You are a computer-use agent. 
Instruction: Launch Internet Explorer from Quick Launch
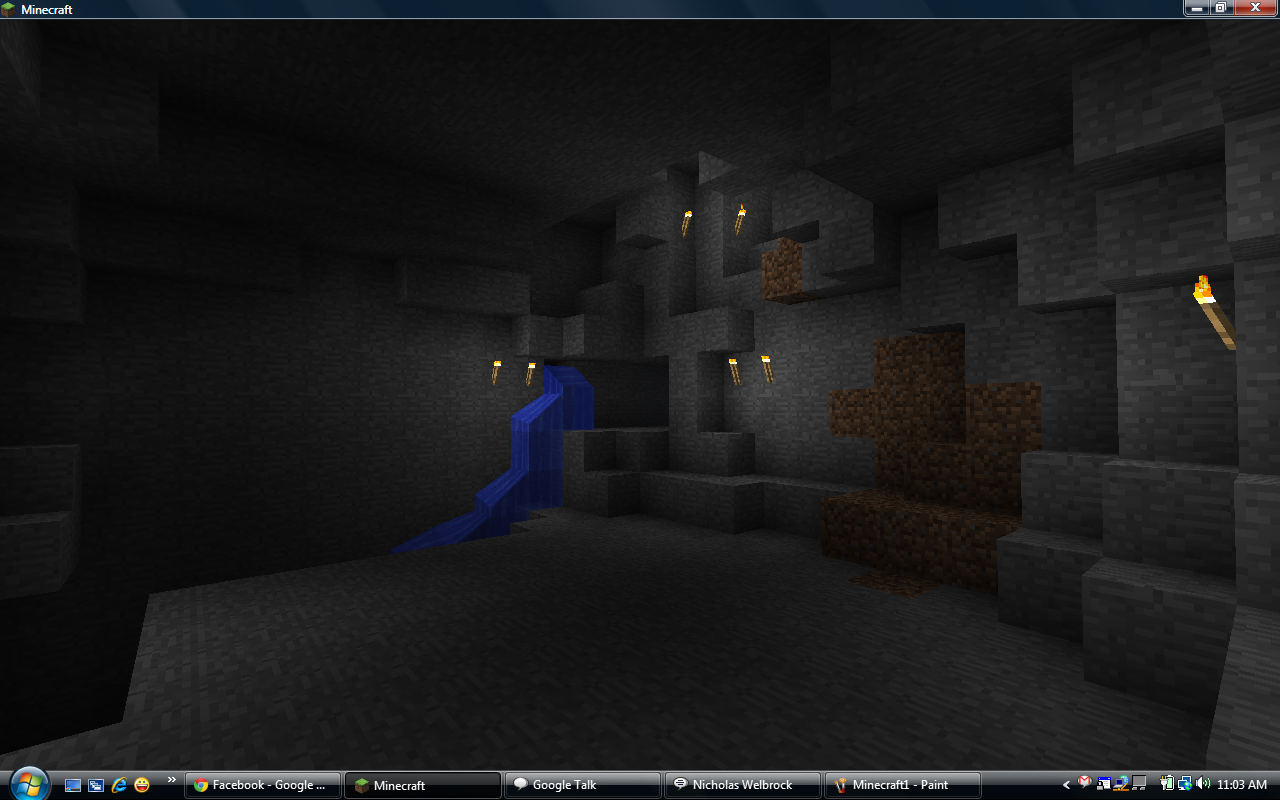[119, 785]
